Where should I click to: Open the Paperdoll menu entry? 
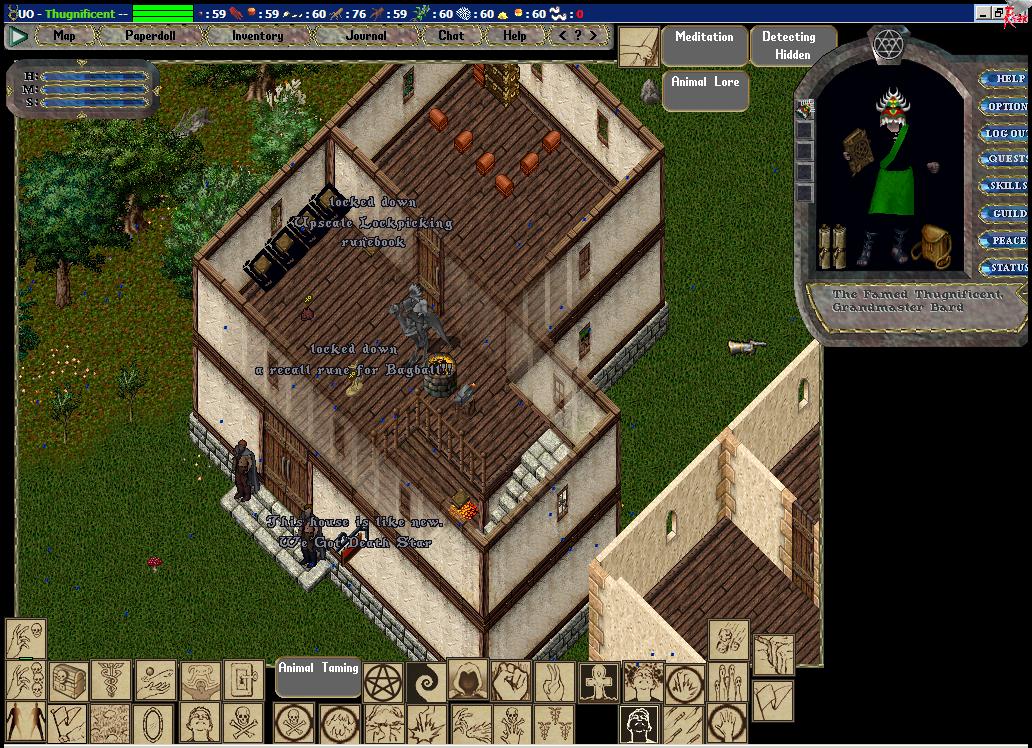tap(150, 36)
